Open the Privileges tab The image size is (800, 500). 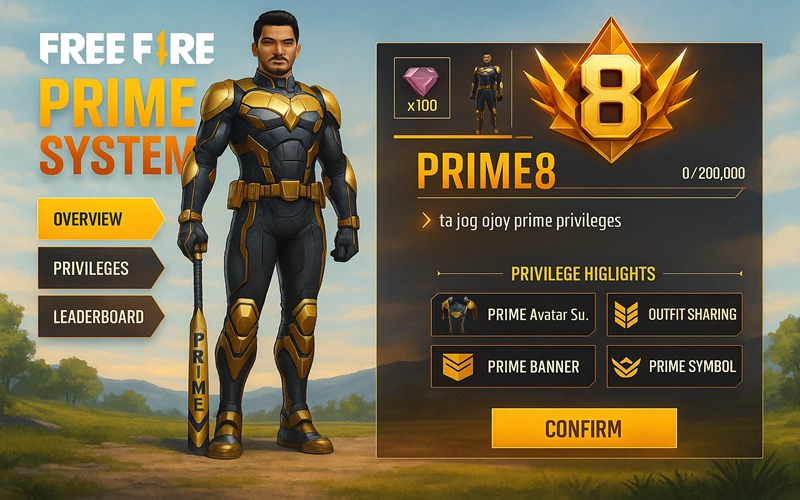pos(98,268)
